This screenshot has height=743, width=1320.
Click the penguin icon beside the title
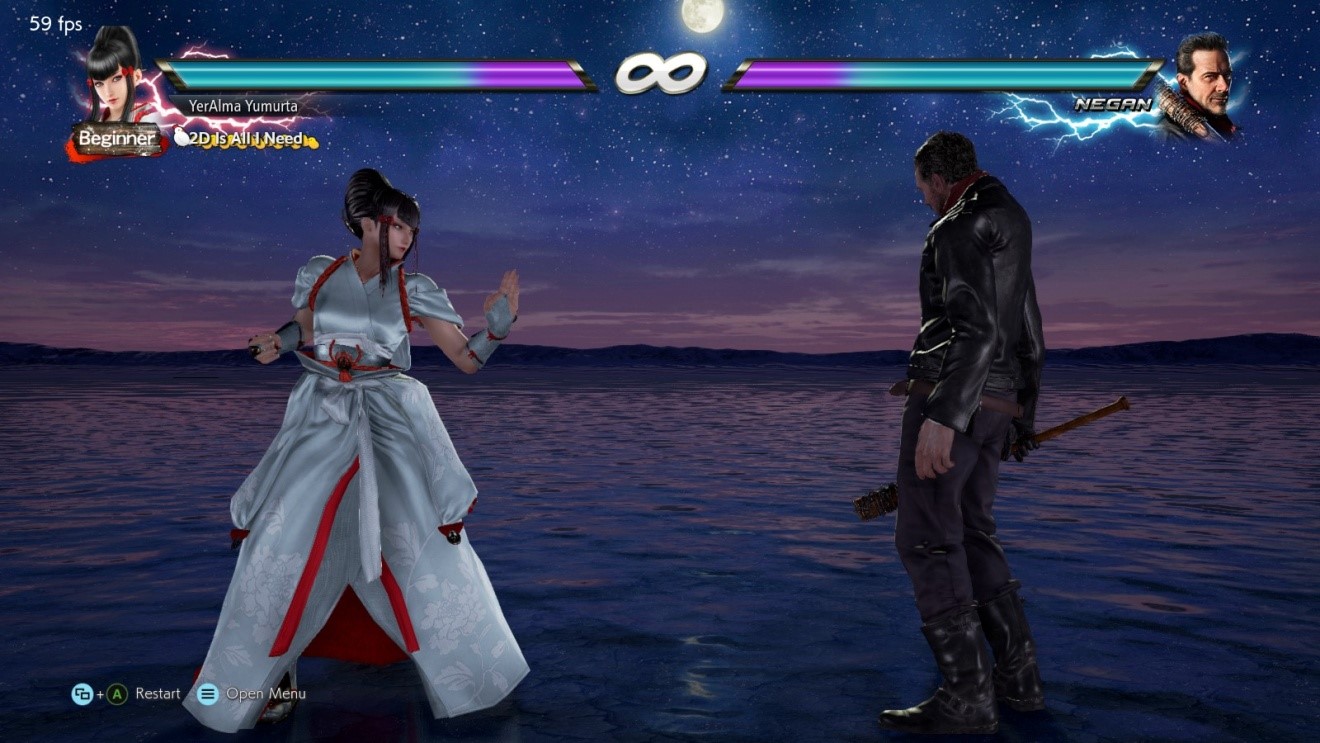click(x=180, y=140)
